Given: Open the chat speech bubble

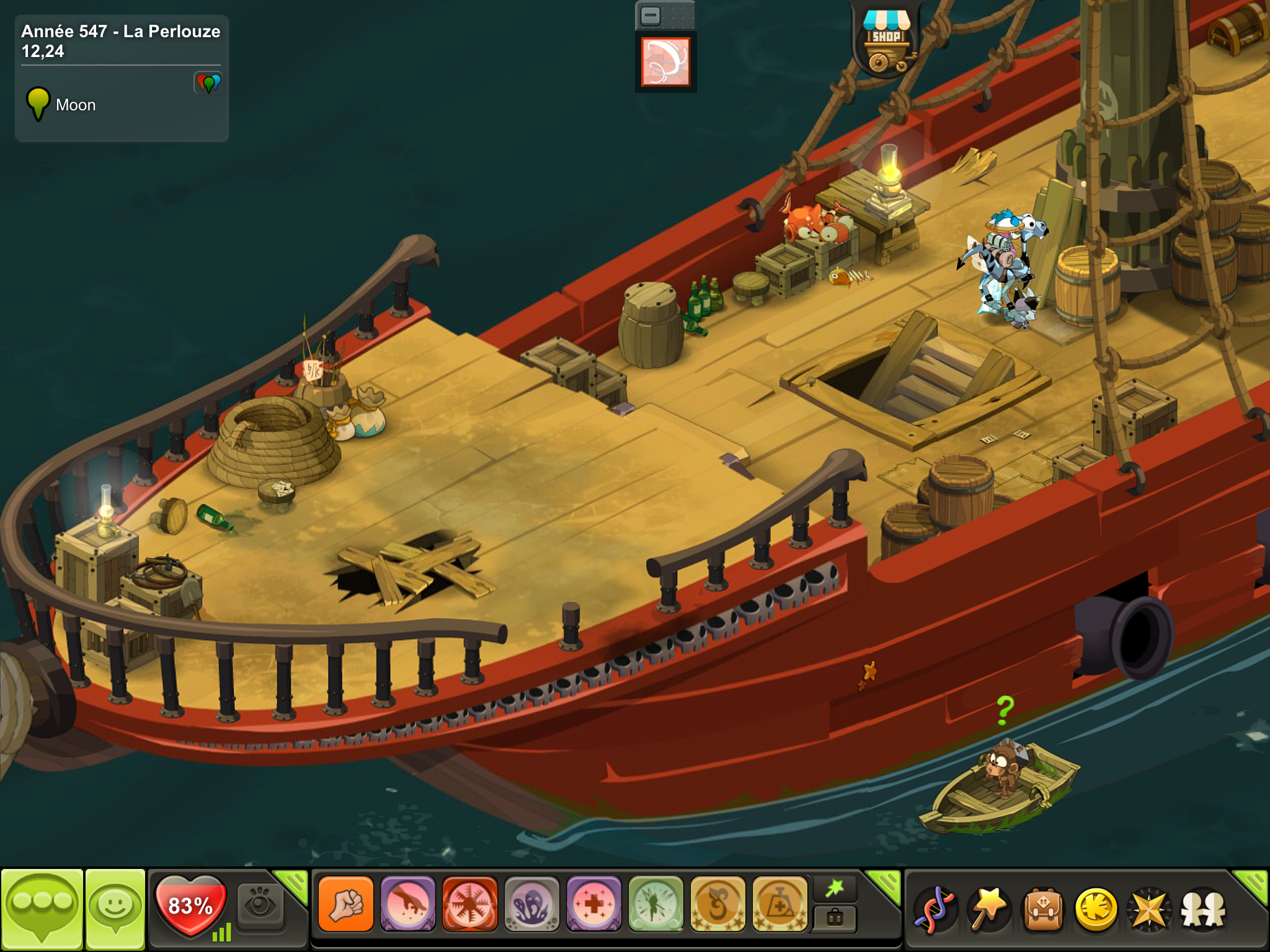Looking at the screenshot, I should pyautogui.click(x=42, y=908).
